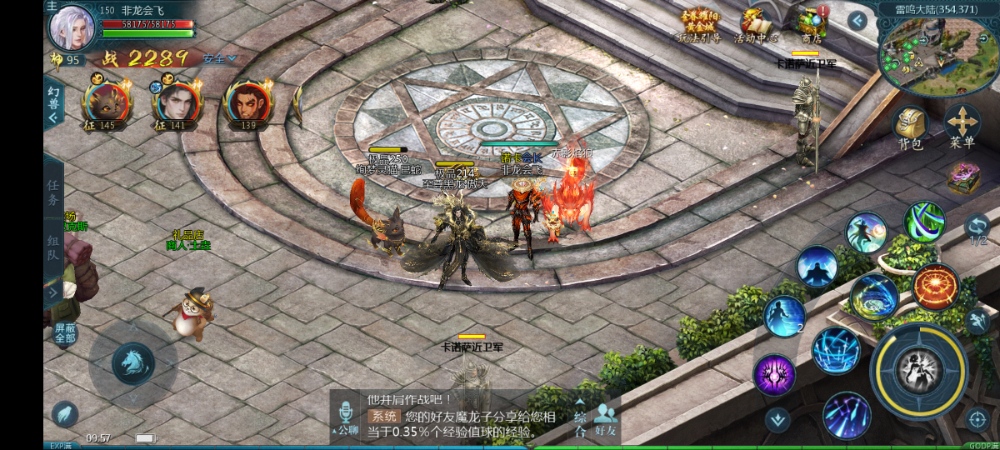Screen dimensions: 1000x450
Task: Tap the main basic attack button
Action: (x=919, y=369)
